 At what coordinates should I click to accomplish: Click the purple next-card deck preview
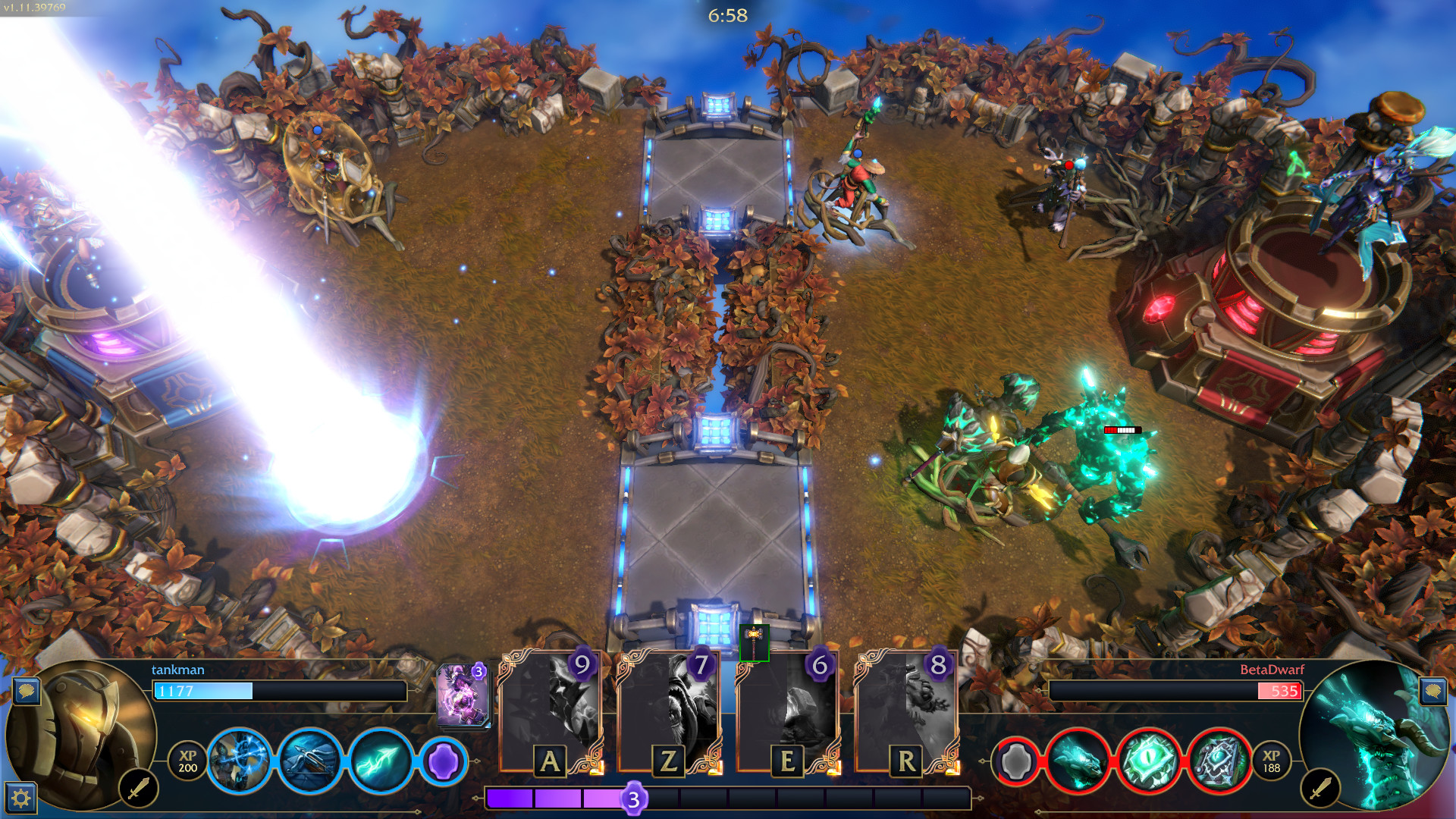point(463,695)
